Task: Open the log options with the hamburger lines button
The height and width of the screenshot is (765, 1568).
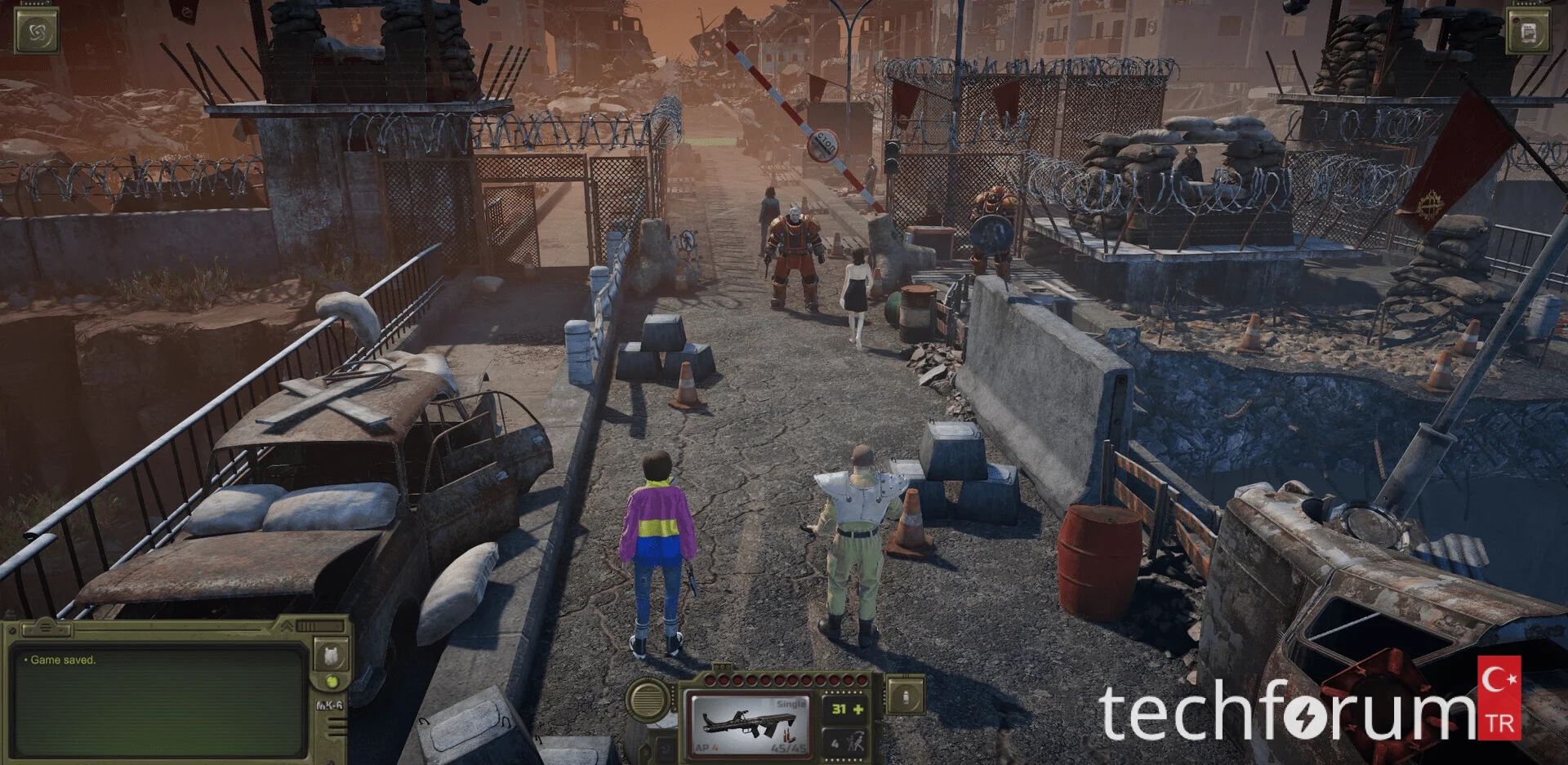Action: click(45, 628)
